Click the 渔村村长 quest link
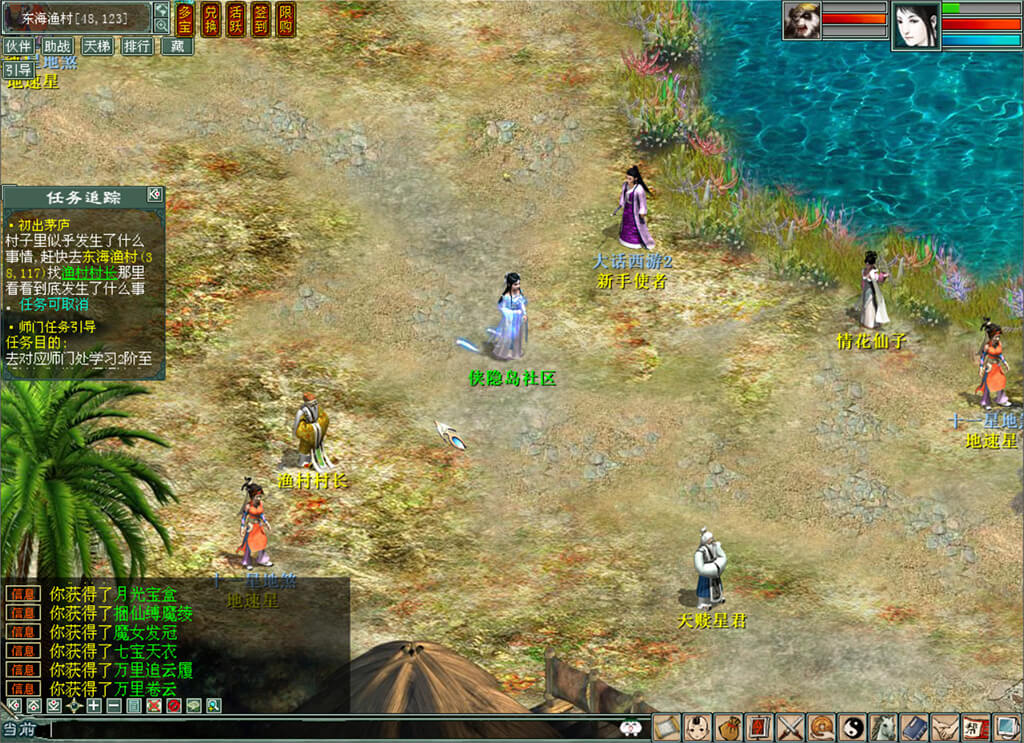Image resolution: width=1024 pixels, height=743 pixels. (x=89, y=271)
